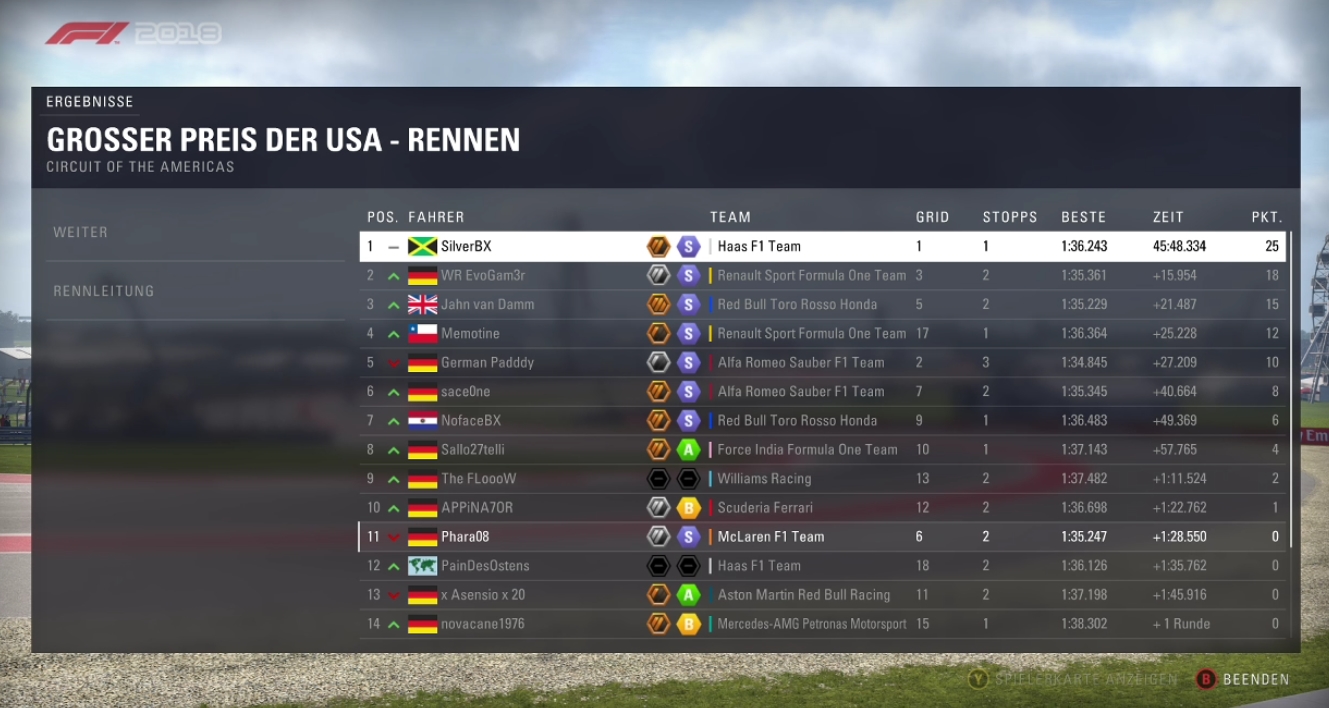Show the Spielerkarte anzeigen option
This screenshot has width=1329, height=708.
pyautogui.click(x=1074, y=680)
